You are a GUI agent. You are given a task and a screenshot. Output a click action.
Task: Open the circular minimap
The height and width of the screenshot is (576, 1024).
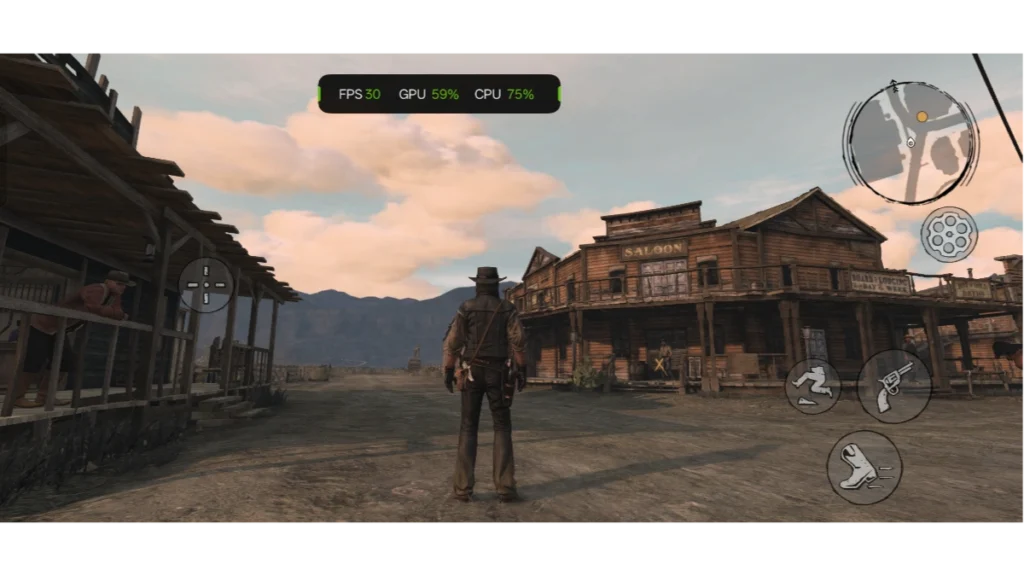(910, 143)
